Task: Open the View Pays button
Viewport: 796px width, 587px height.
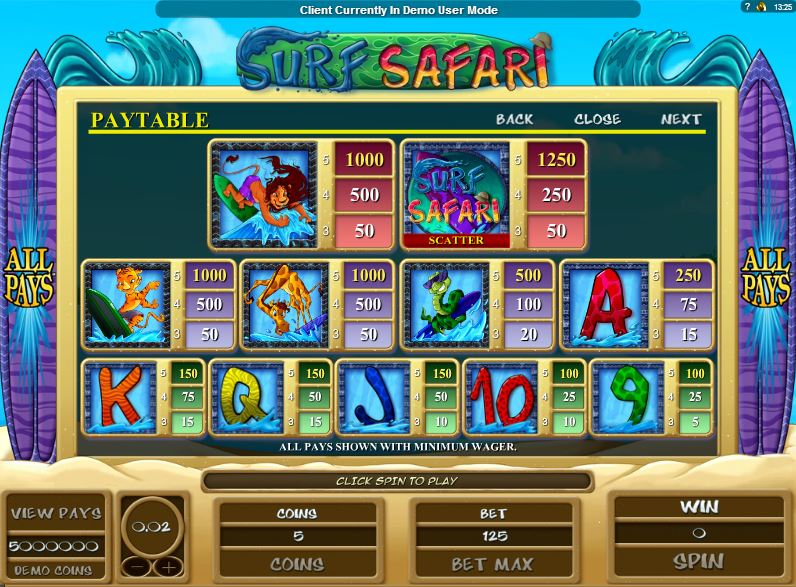Action: 56,514
